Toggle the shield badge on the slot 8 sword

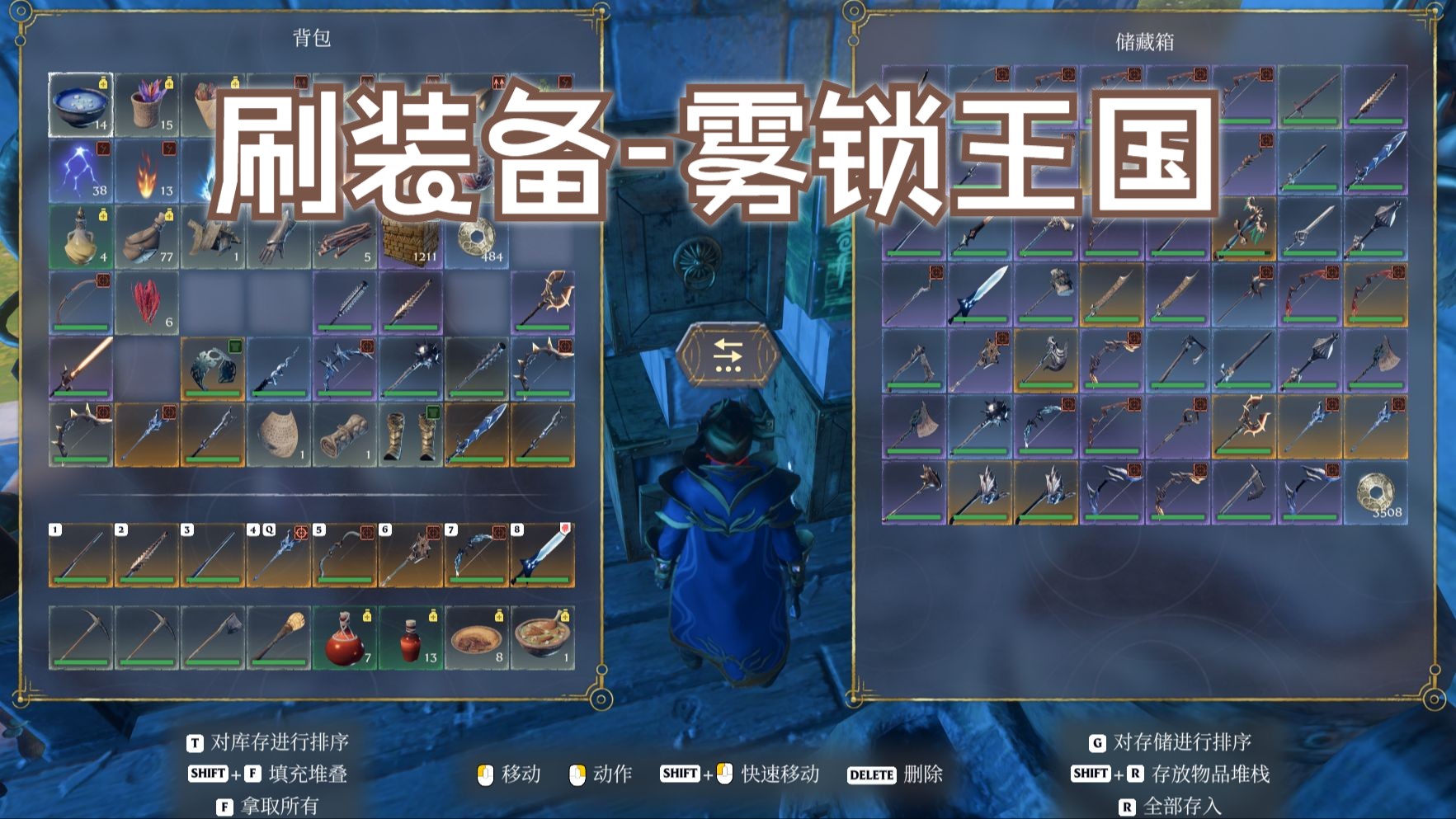click(x=566, y=529)
